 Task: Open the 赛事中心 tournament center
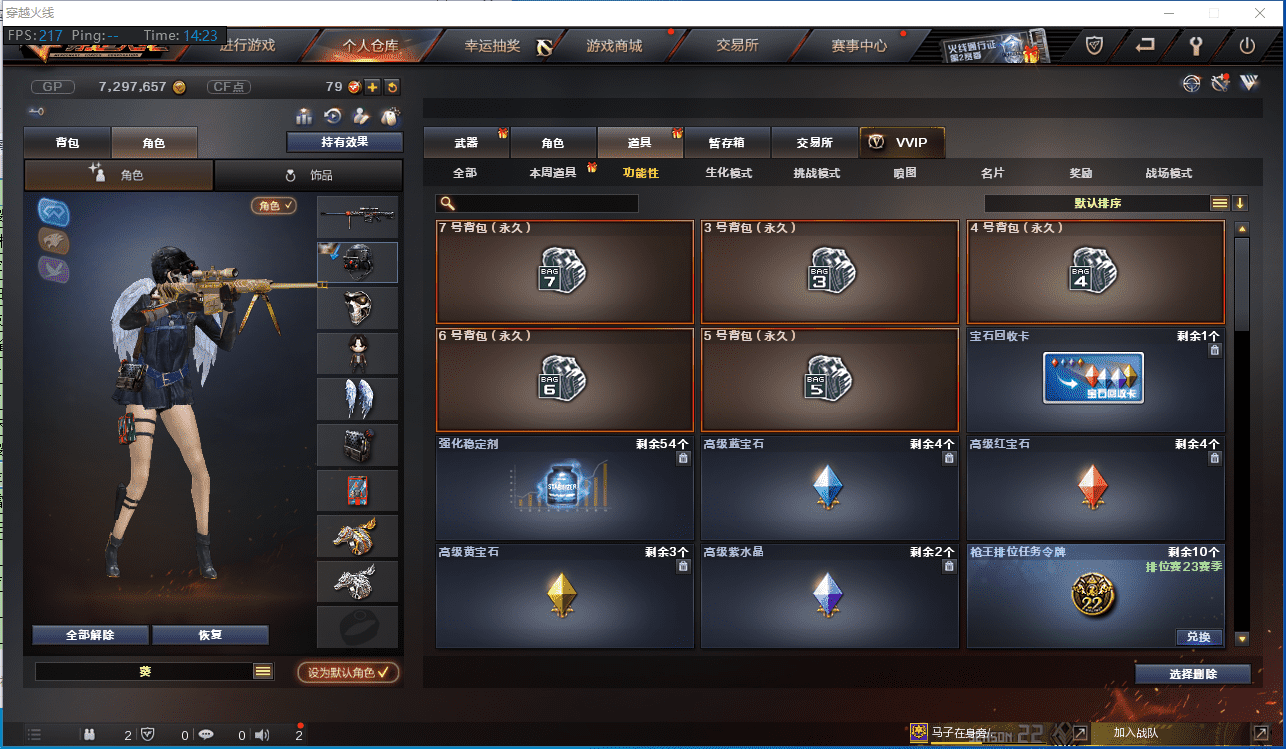pos(859,46)
